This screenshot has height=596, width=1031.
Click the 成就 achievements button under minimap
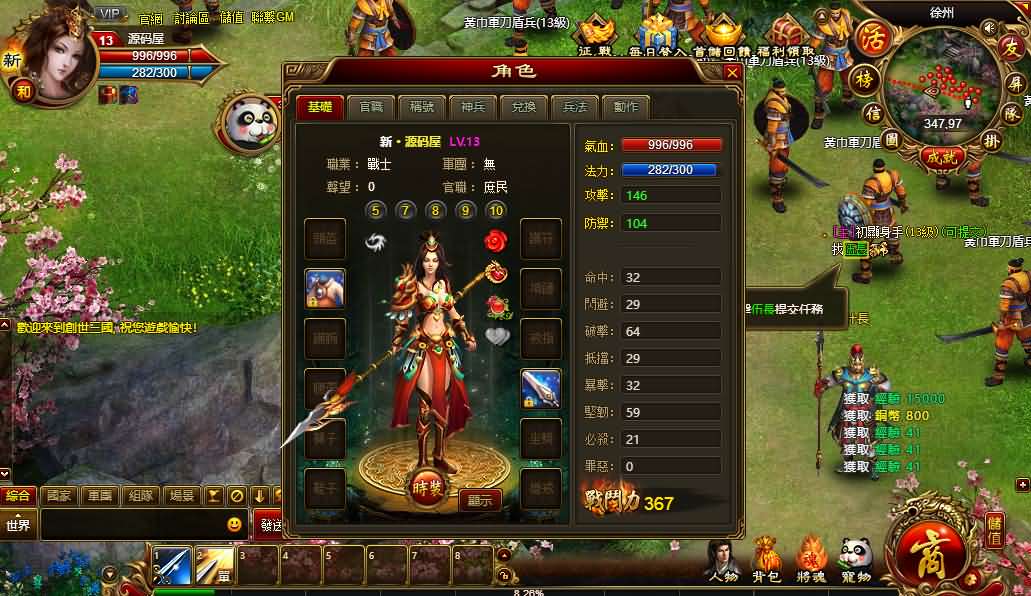(x=941, y=157)
